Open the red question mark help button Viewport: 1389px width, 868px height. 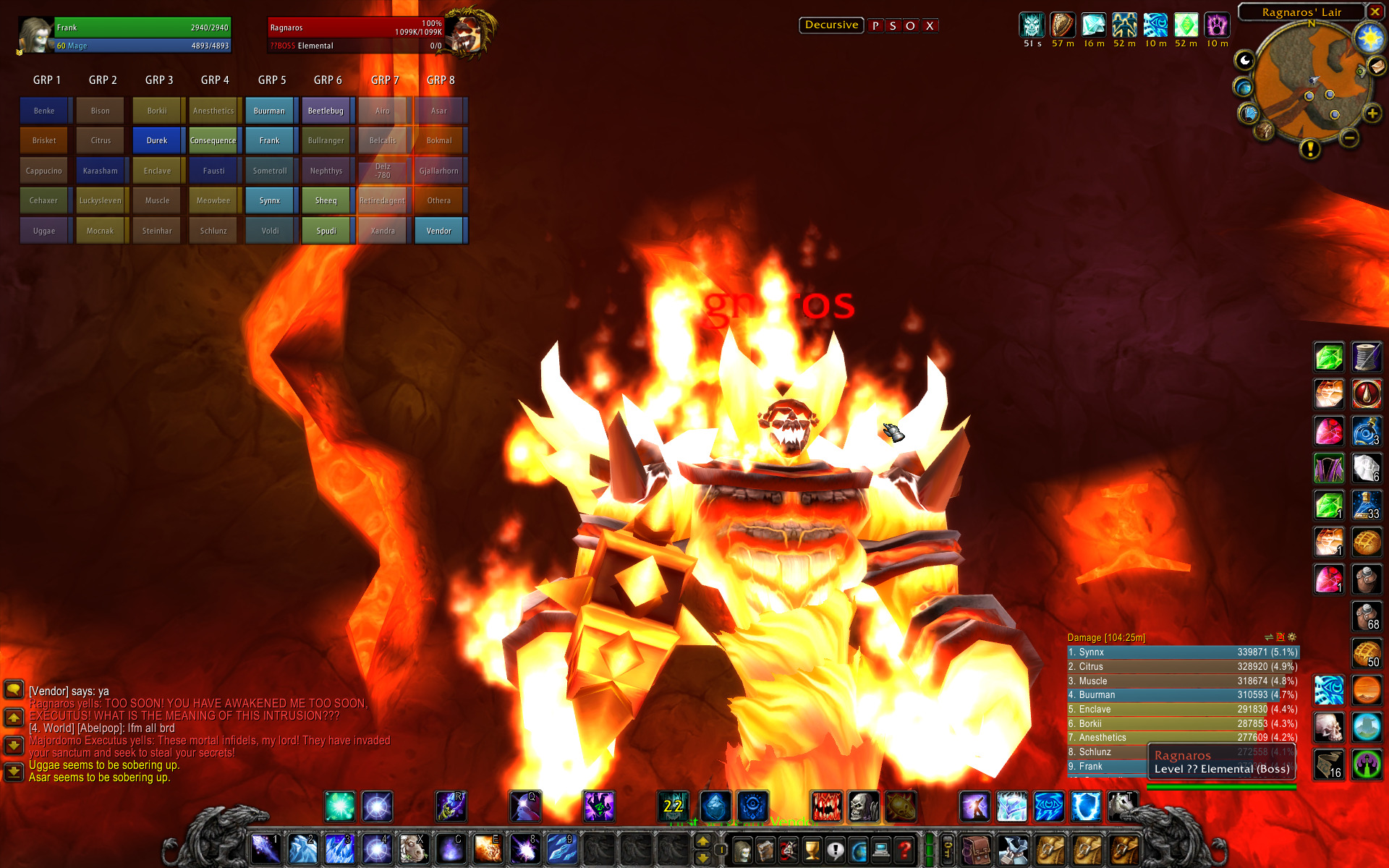pos(904,850)
